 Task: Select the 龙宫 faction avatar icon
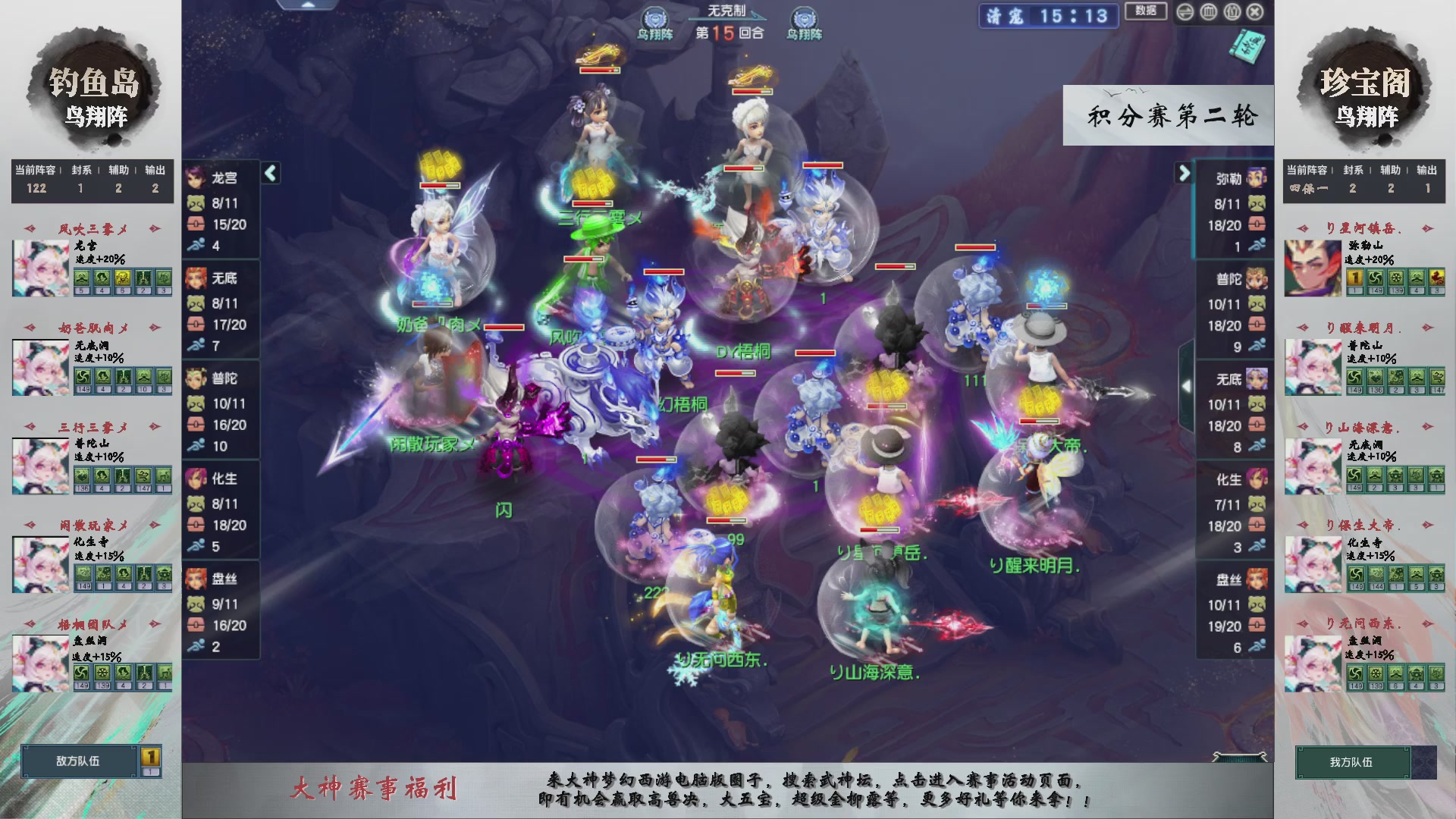(x=196, y=178)
